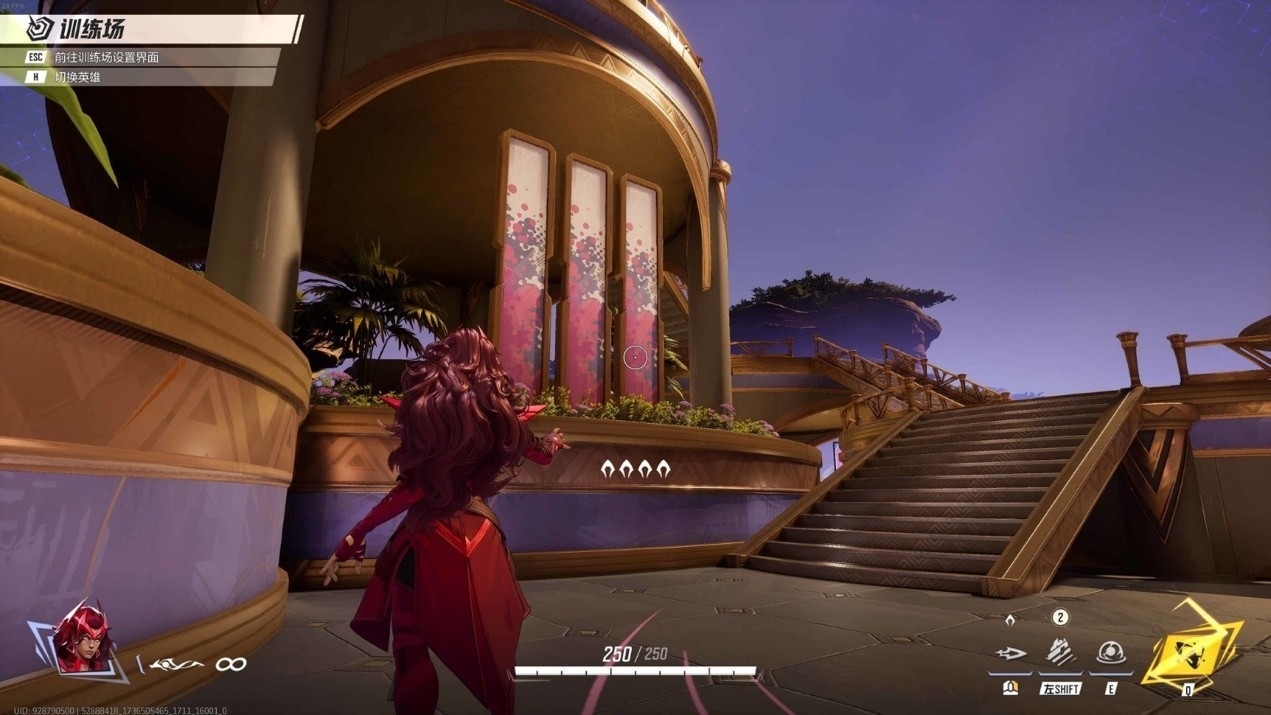Image resolution: width=1271 pixels, height=715 pixels.
Task: Open the 前往训练场设置界面 settings entry
Action: click(x=105, y=57)
